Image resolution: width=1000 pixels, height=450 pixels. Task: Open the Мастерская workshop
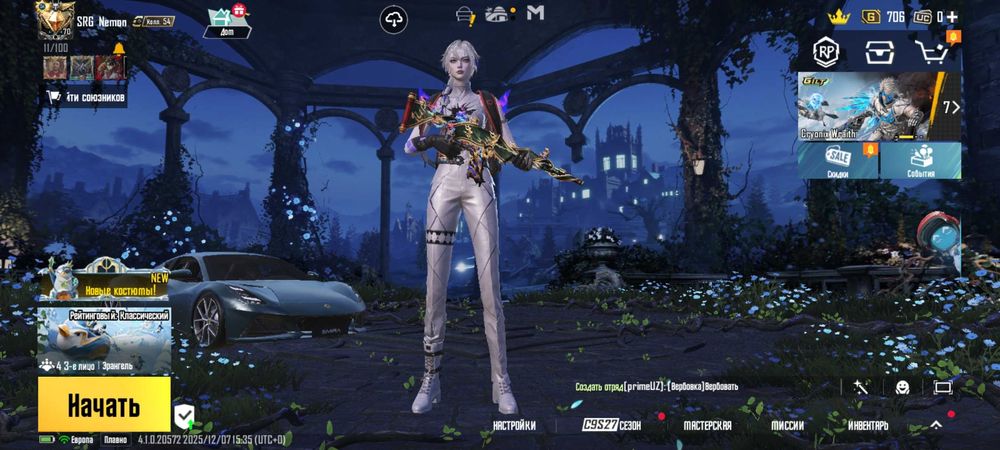[x=707, y=425]
